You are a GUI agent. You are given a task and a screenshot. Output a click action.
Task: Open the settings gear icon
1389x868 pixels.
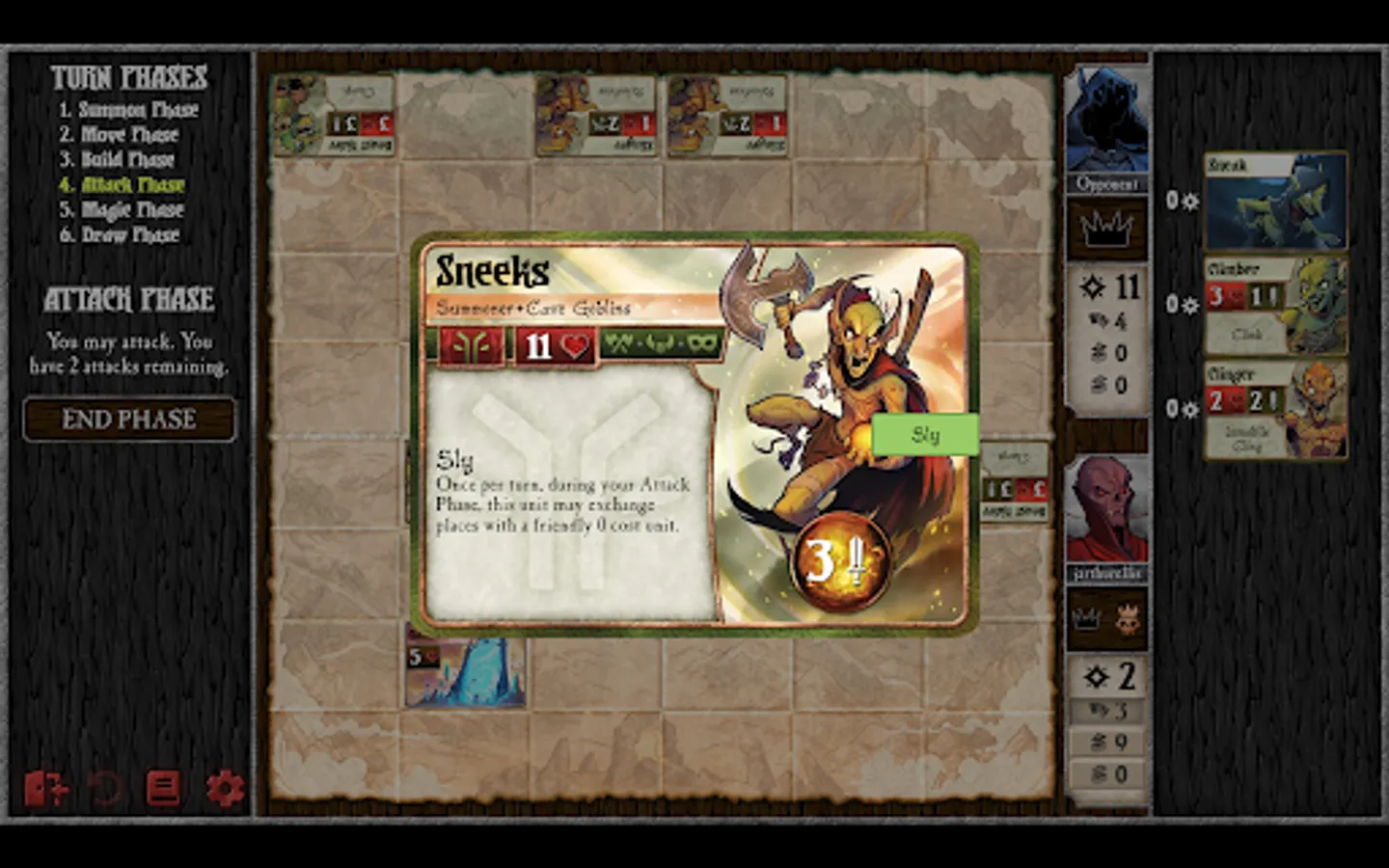point(224,788)
